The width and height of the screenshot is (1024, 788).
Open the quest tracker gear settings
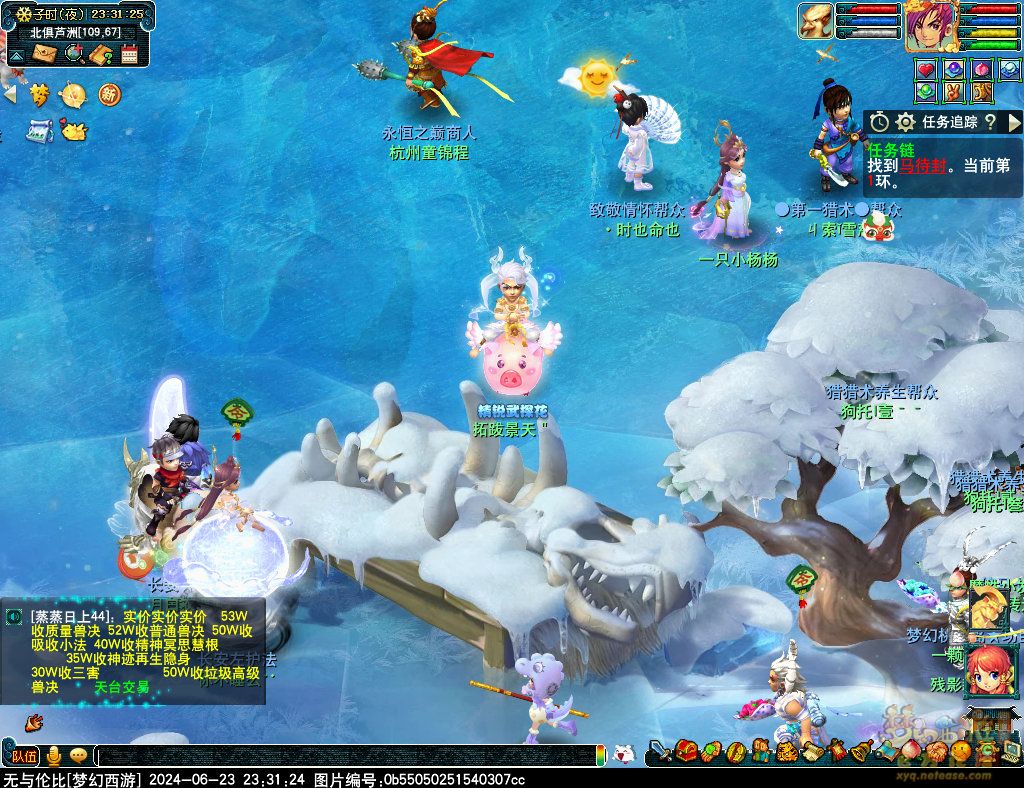coord(906,122)
